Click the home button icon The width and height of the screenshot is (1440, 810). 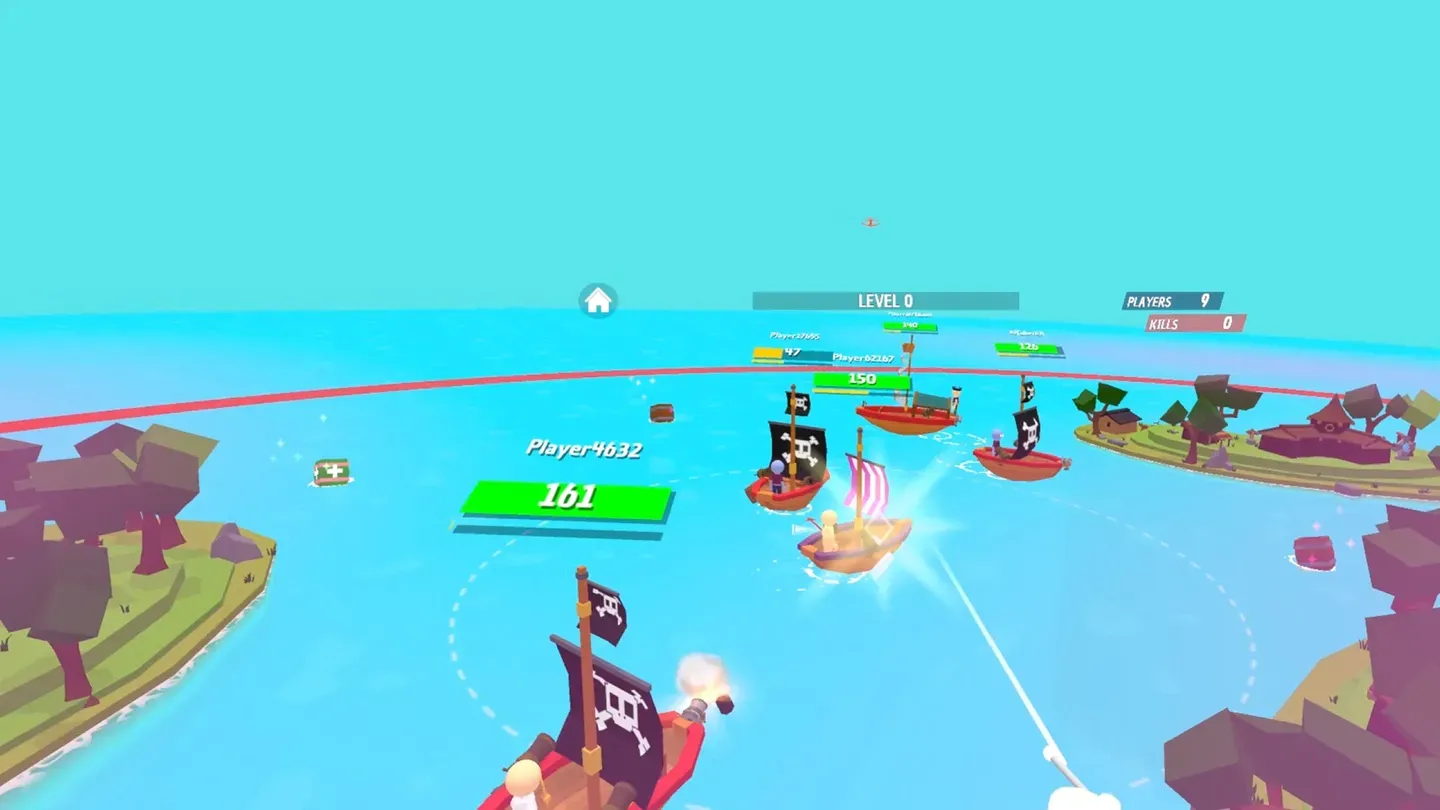598,298
